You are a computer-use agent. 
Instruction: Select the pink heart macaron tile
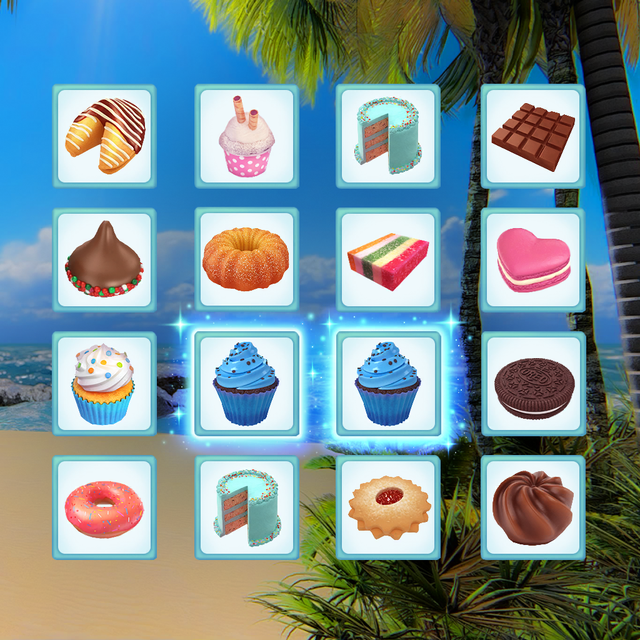pyautogui.click(x=533, y=260)
